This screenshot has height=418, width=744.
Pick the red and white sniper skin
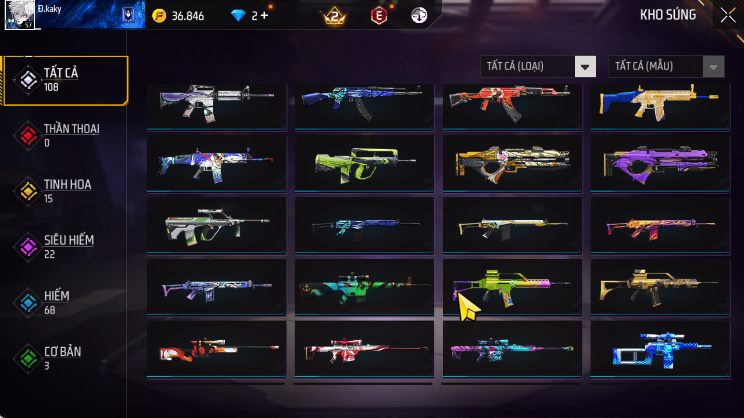click(216, 351)
